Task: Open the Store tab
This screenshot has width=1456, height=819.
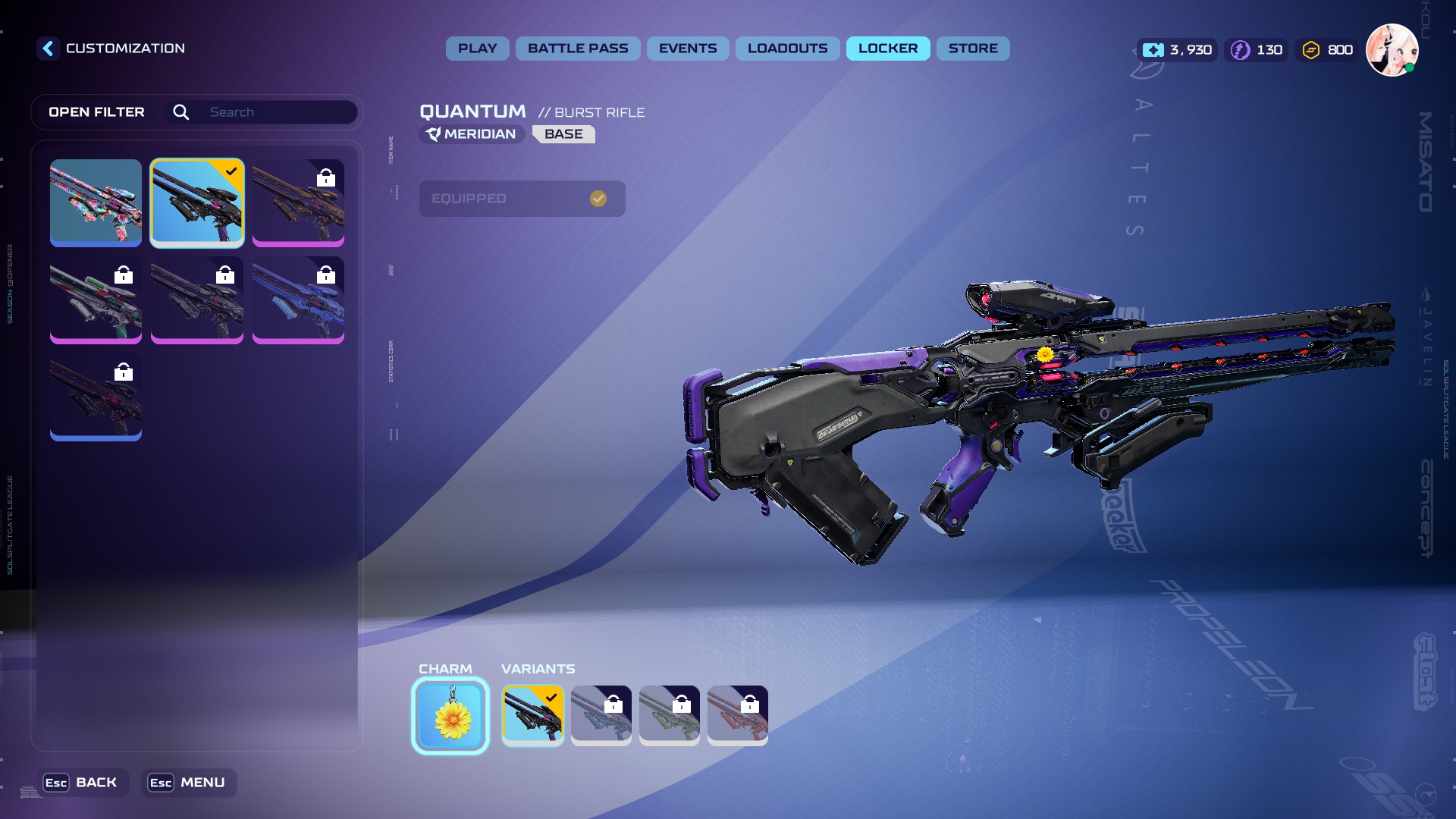Action: [x=972, y=49]
